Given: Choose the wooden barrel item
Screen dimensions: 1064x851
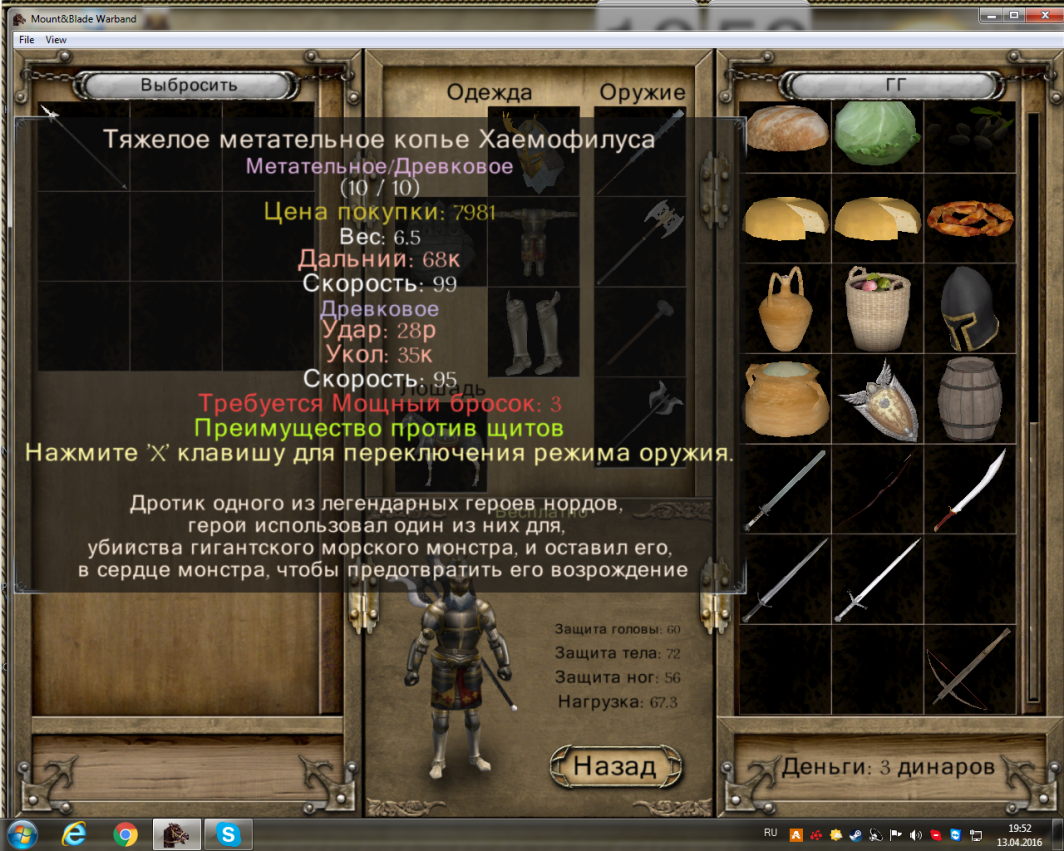Looking at the screenshot, I should (968, 399).
